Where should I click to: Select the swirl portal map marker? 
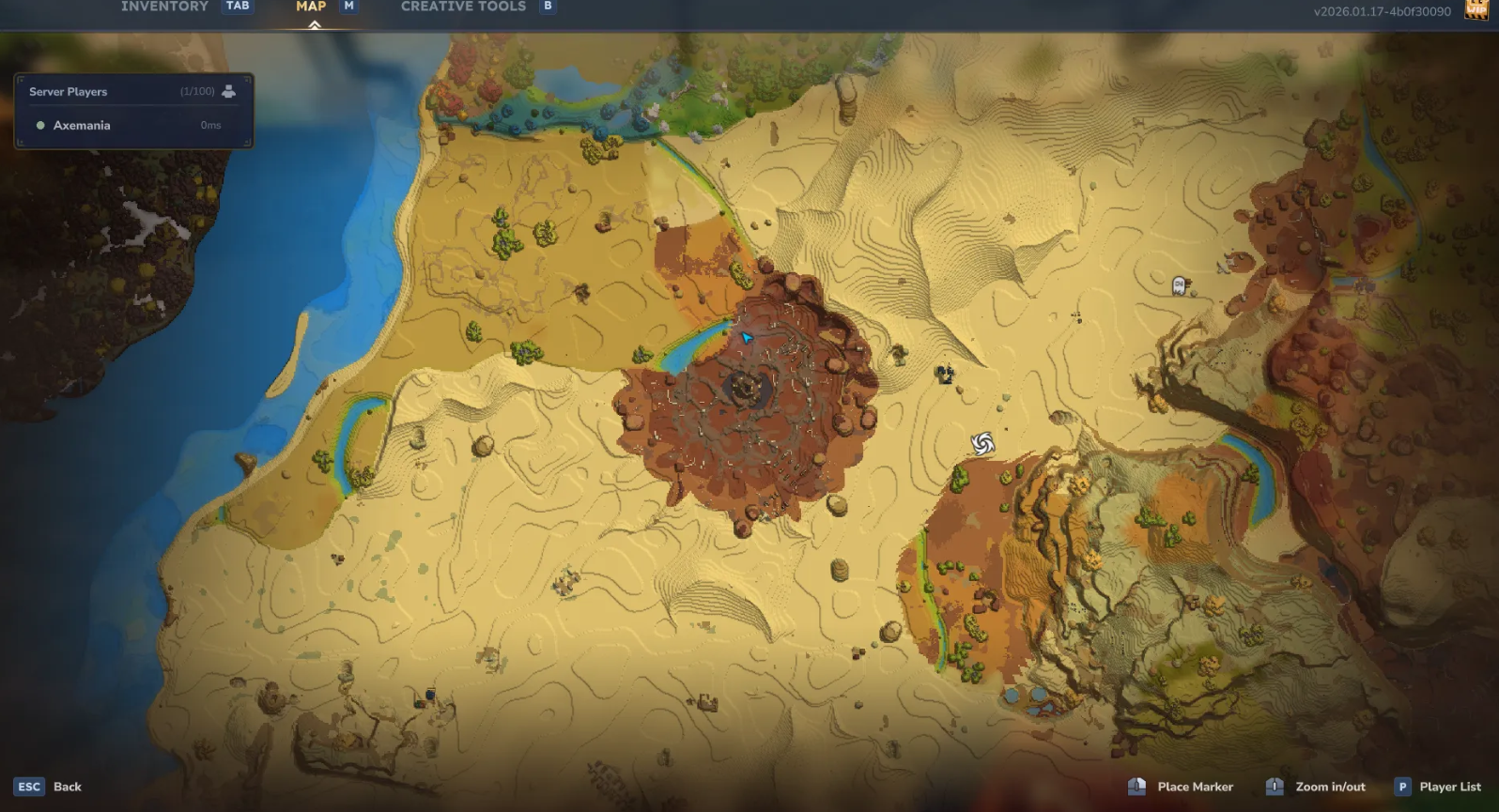[982, 443]
